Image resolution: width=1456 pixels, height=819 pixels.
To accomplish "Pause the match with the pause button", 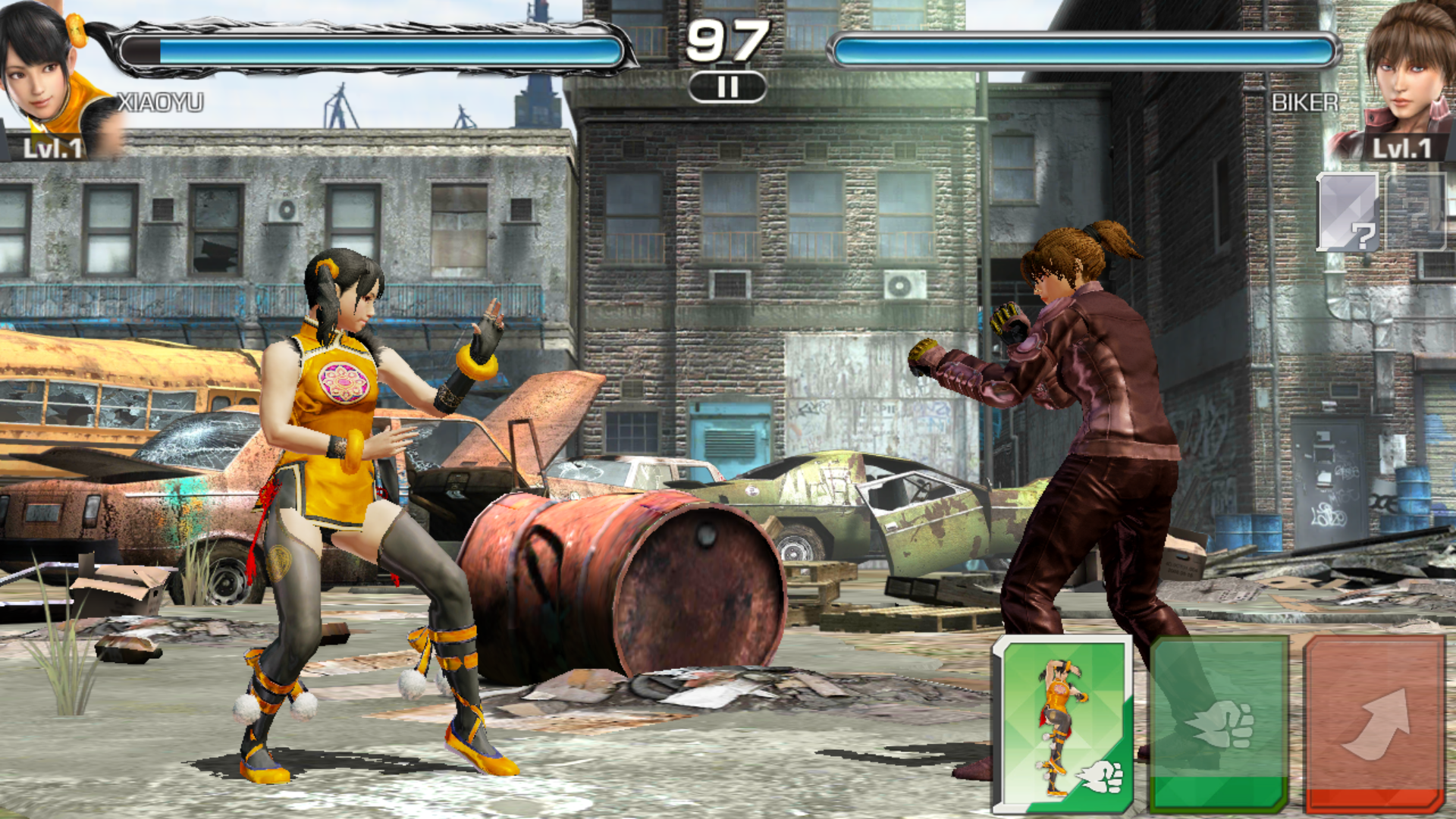I will click(727, 87).
